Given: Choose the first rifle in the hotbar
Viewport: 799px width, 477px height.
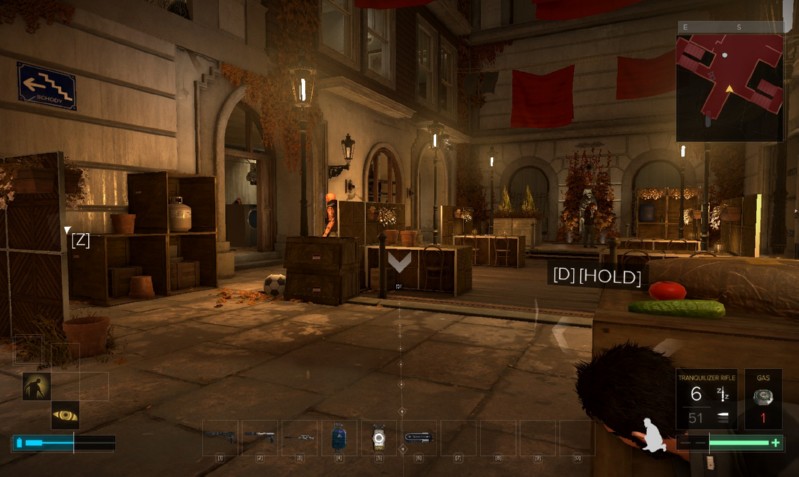Looking at the screenshot, I should [221, 437].
